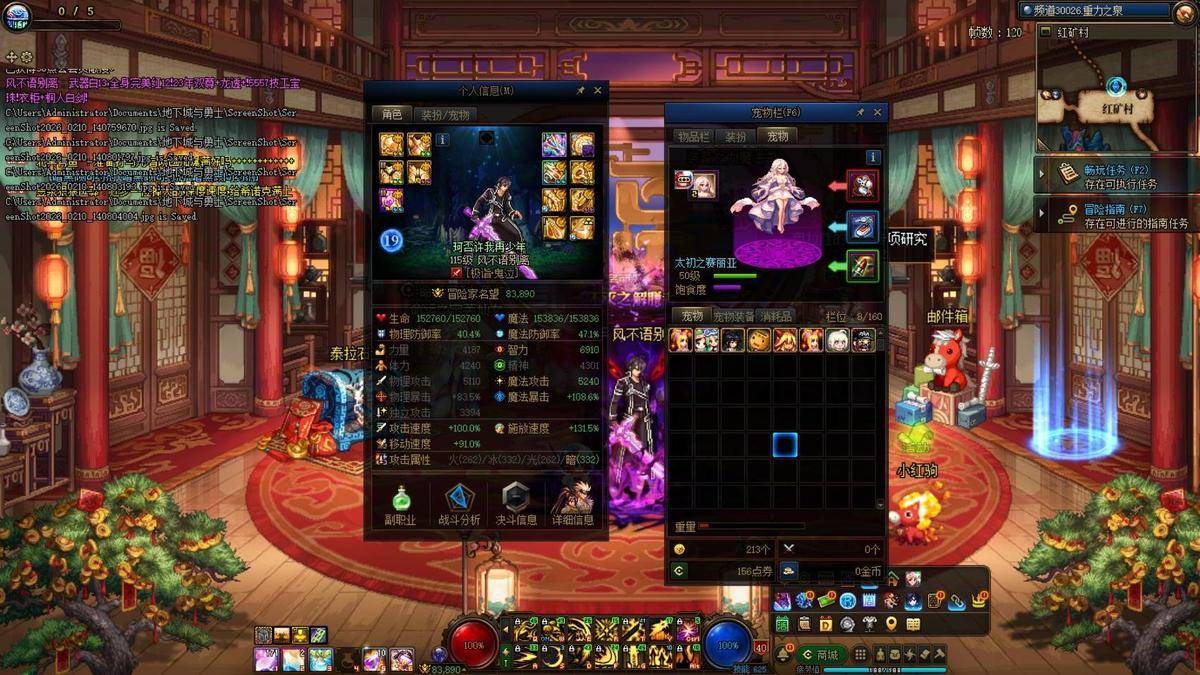Screen dimensions: 1200x675
Task: Open the notification bell icon
Action: [x=784, y=655]
